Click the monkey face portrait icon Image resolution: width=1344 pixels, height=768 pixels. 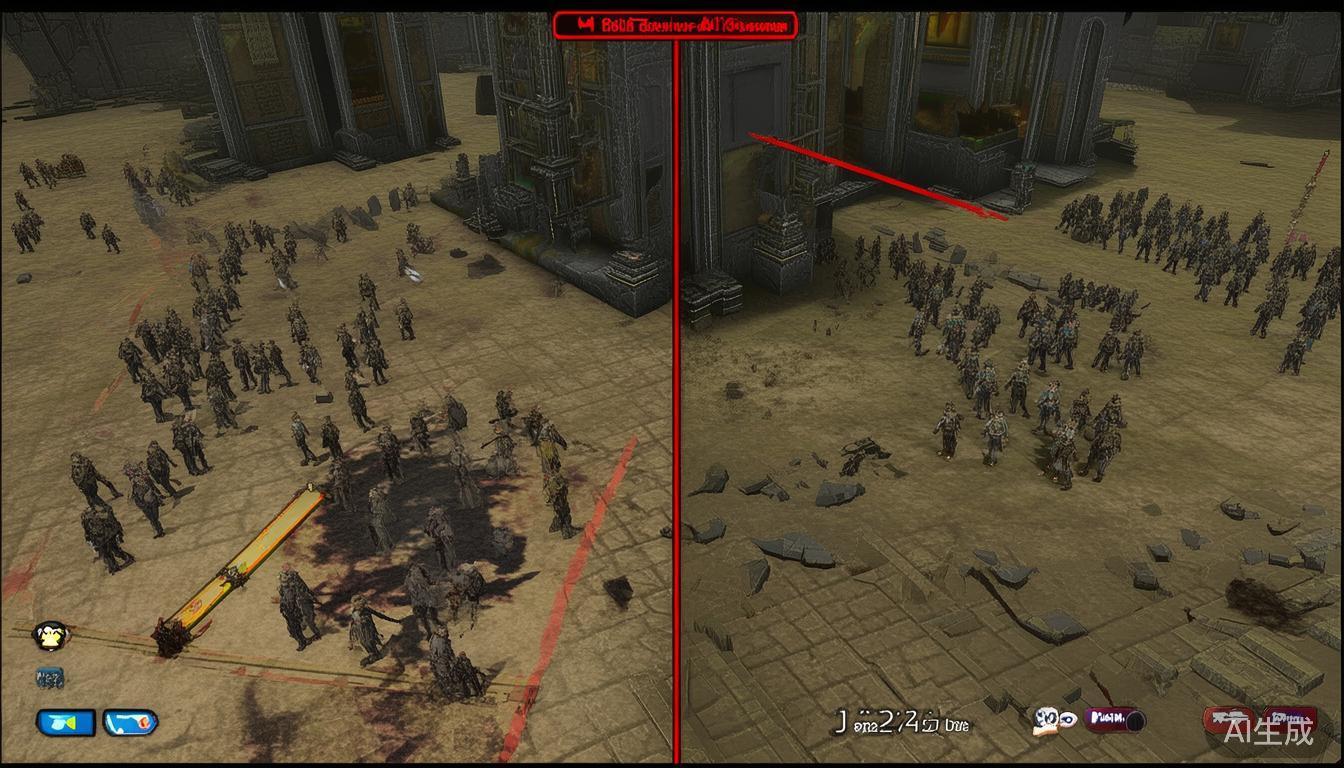click(50, 635)
